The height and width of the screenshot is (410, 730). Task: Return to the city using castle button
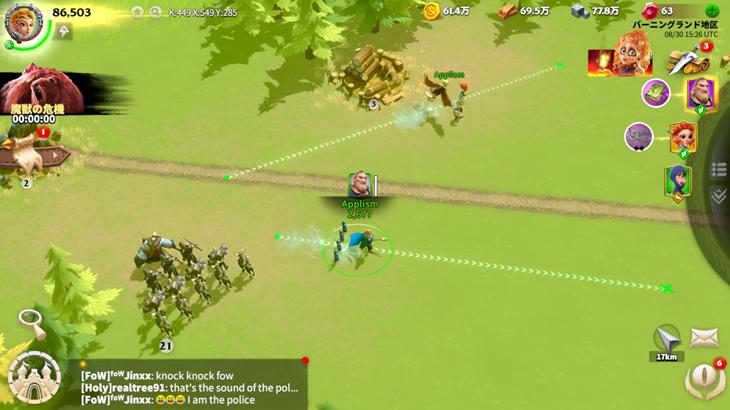tap(34, 376)
